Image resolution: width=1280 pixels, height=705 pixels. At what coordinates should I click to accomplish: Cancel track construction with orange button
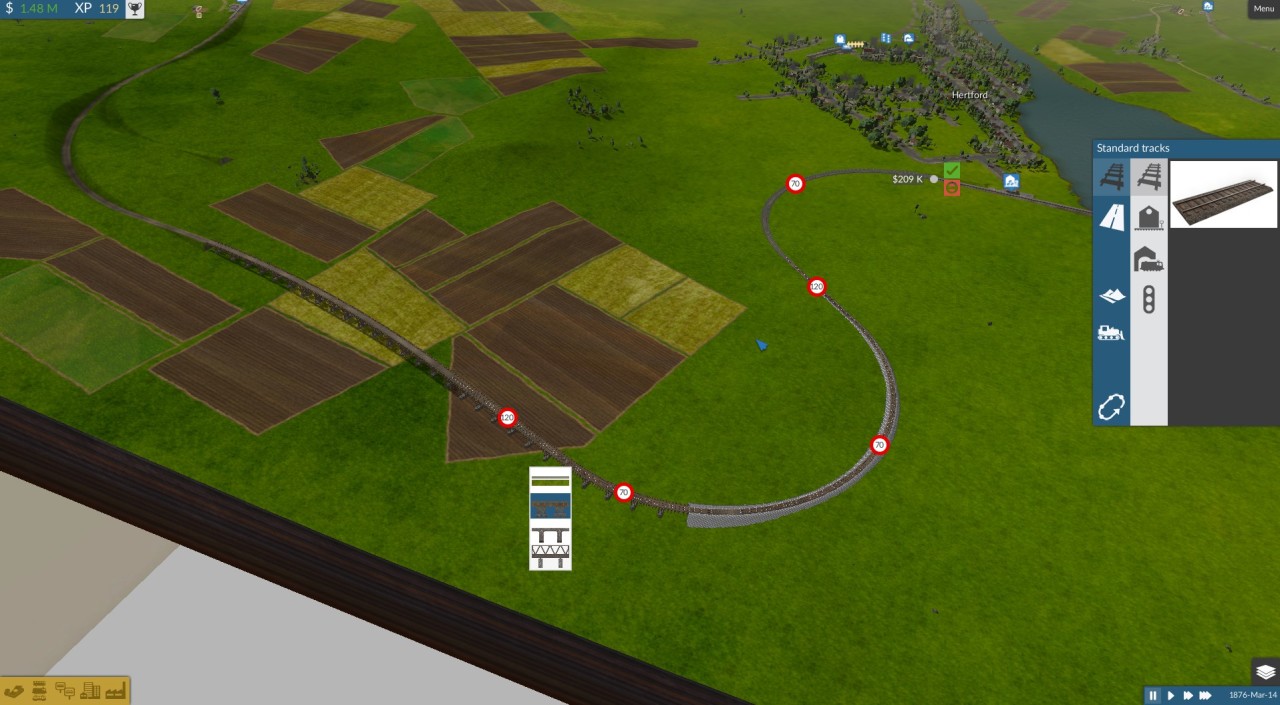tap(952, 188)
